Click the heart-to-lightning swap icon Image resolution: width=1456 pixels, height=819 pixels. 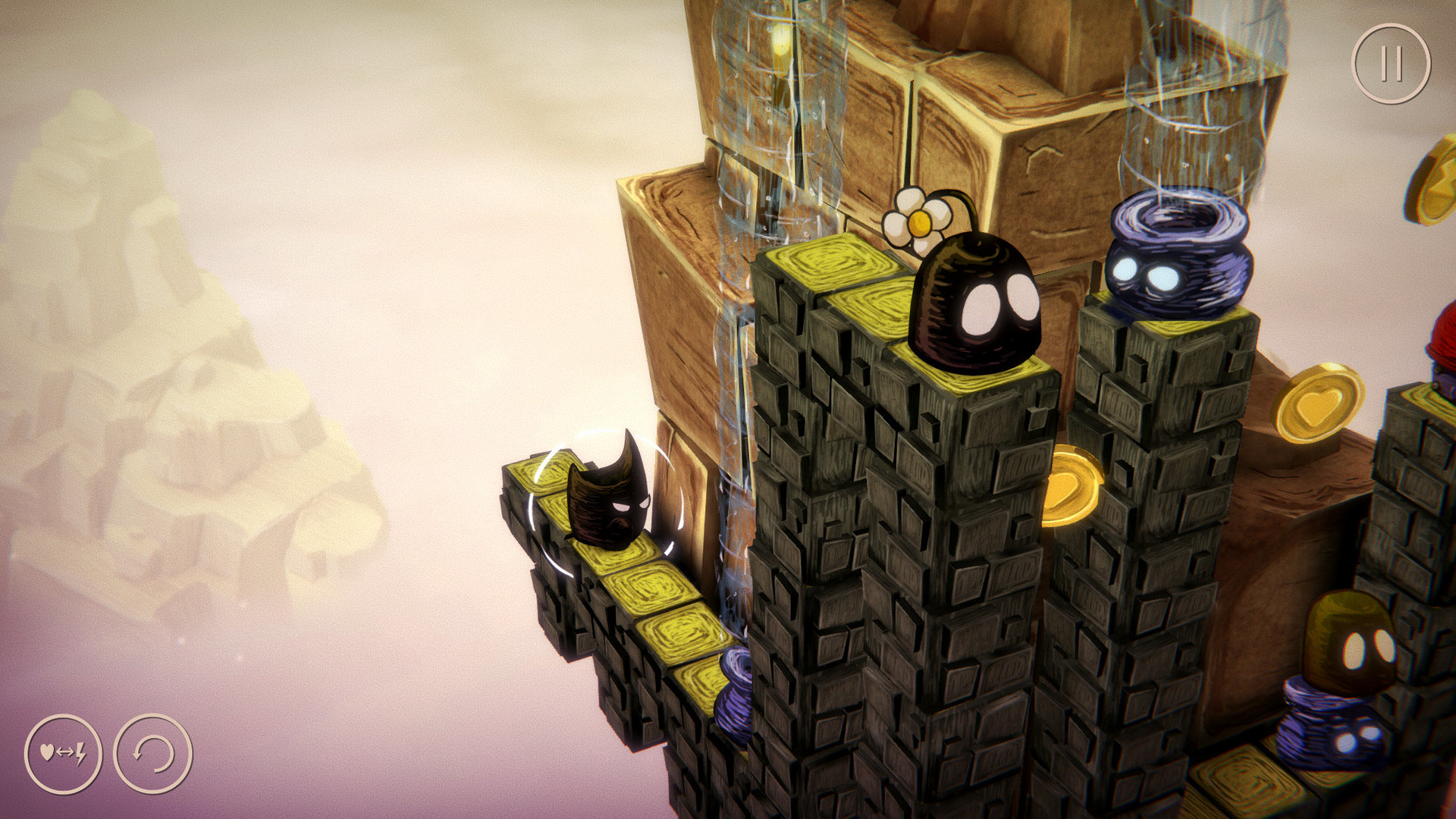[x=64, y=753]
